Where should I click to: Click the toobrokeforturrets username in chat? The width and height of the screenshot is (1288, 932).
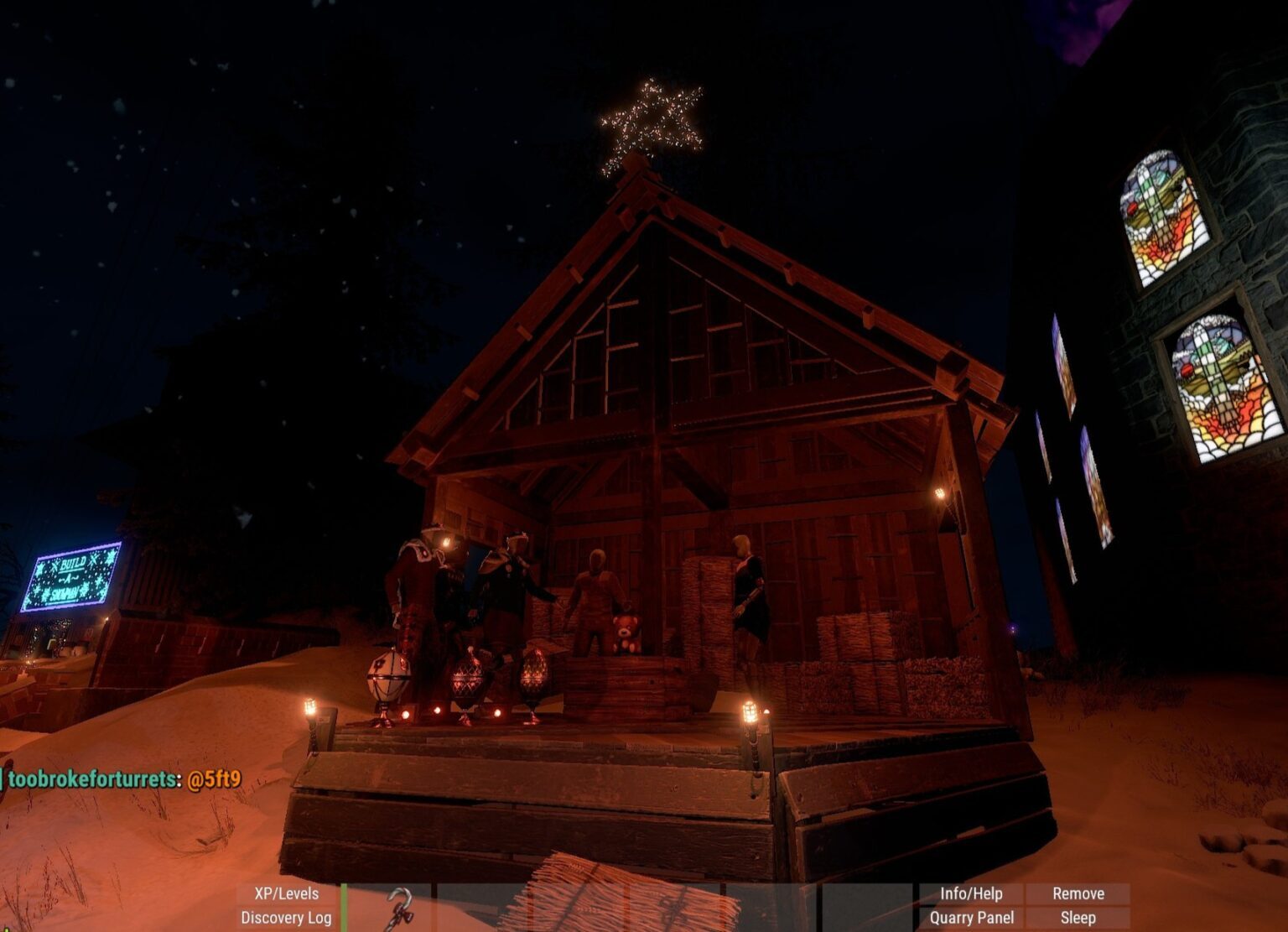coord(92,778)
